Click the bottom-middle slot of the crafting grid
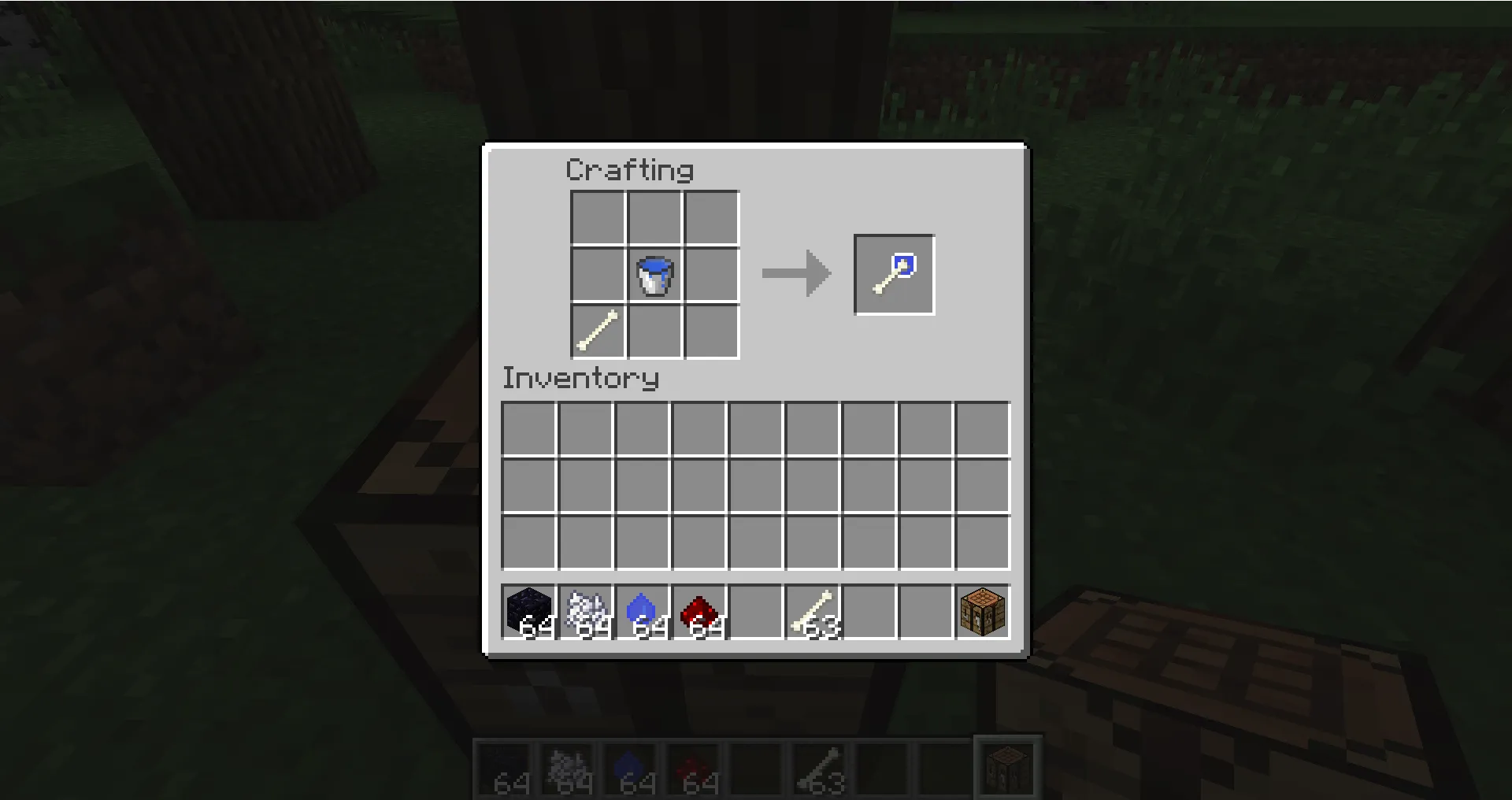Viewport: 1512px width, 800px height. click(654, 332)
